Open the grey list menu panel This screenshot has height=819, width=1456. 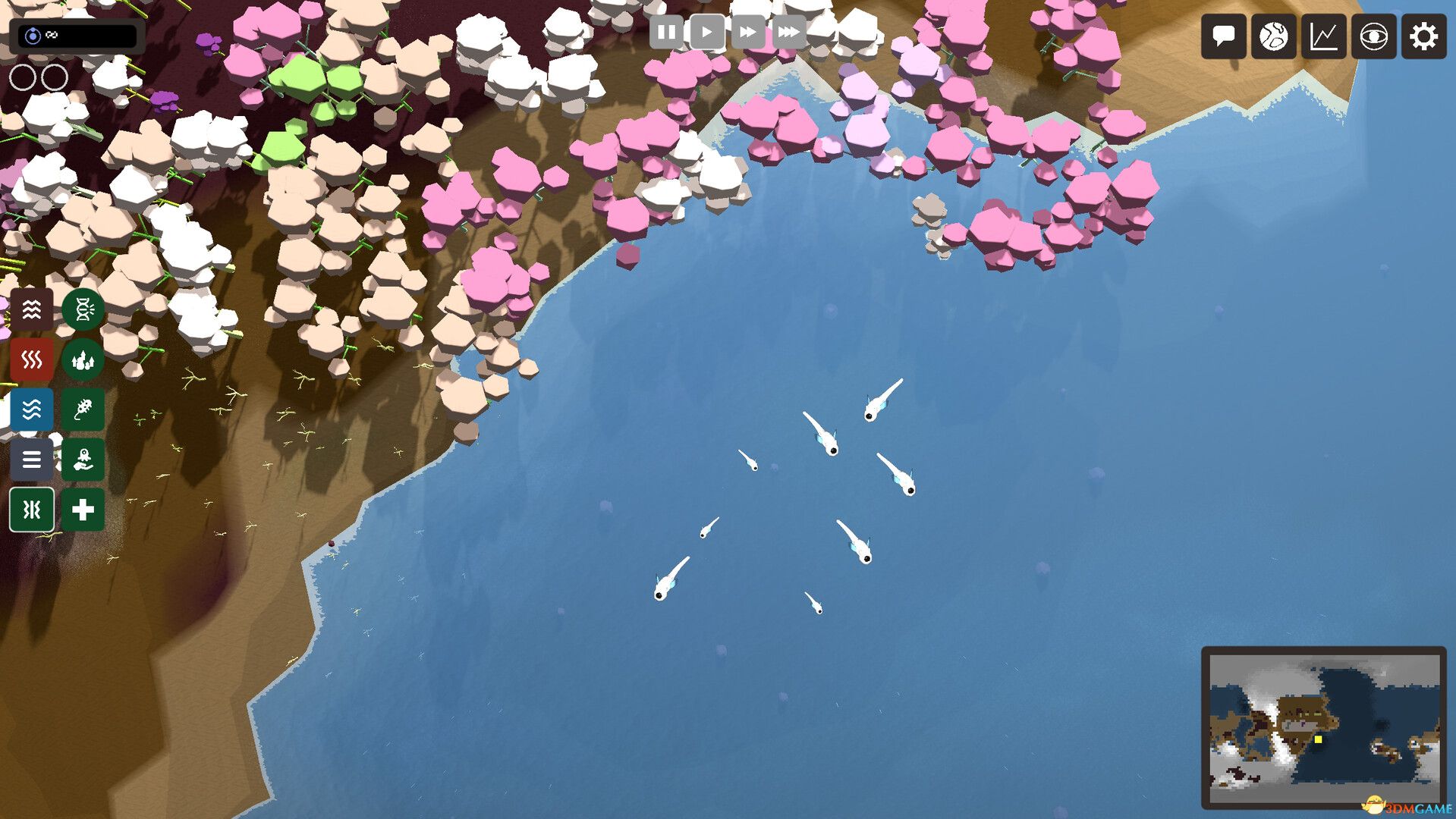31,460
